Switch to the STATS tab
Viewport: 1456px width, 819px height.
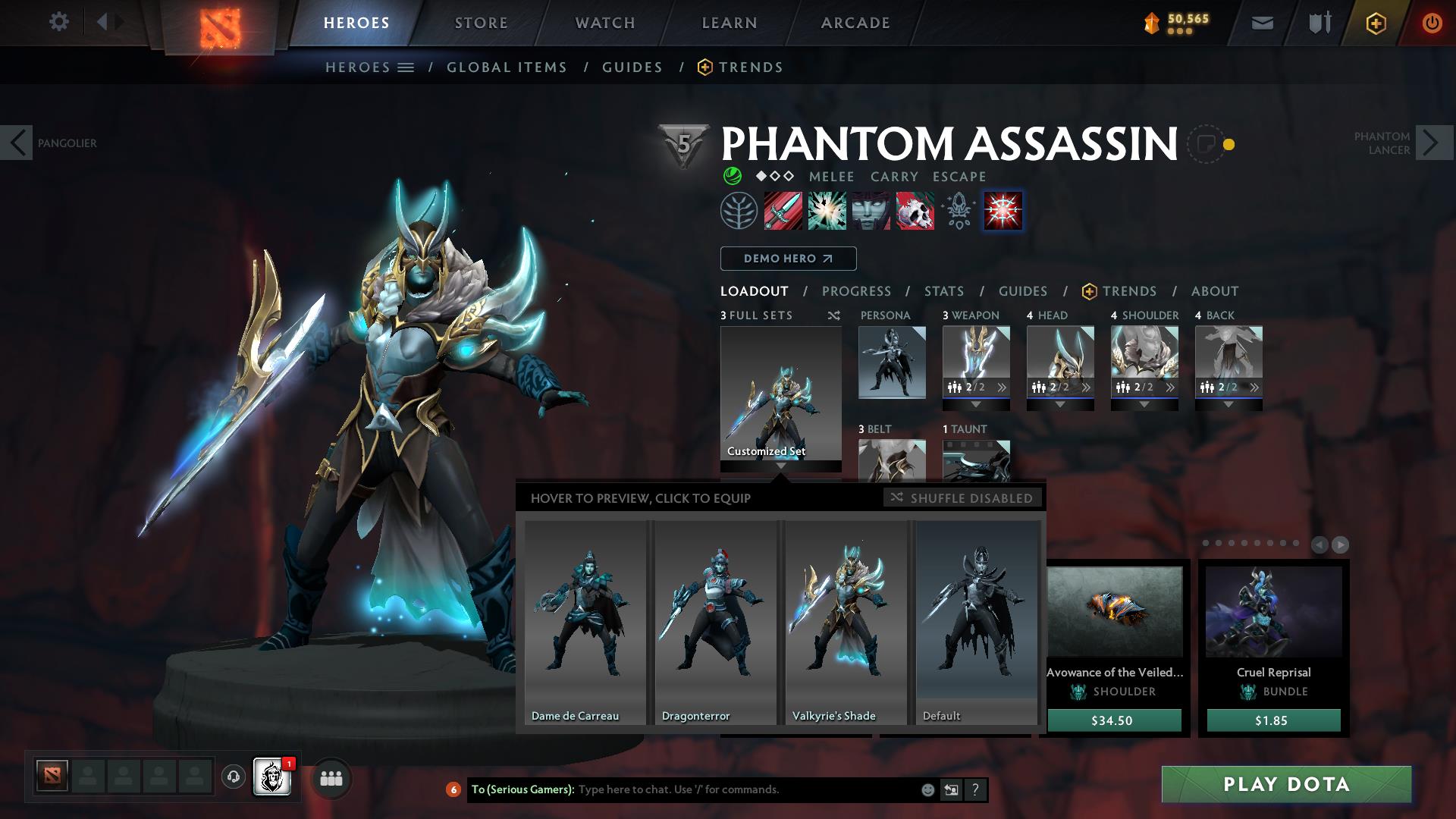click(943, 291)
